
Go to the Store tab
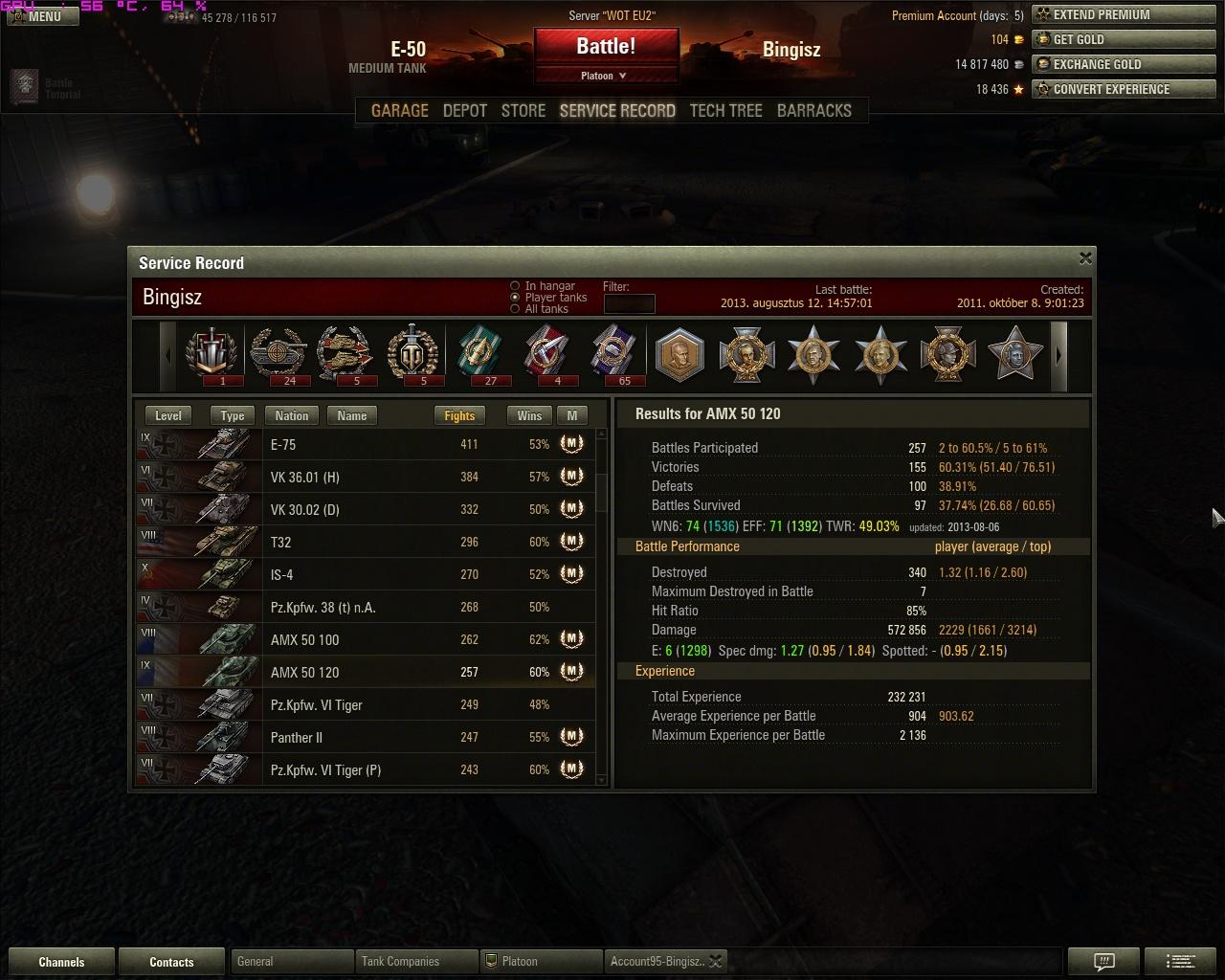coord(523,111)
